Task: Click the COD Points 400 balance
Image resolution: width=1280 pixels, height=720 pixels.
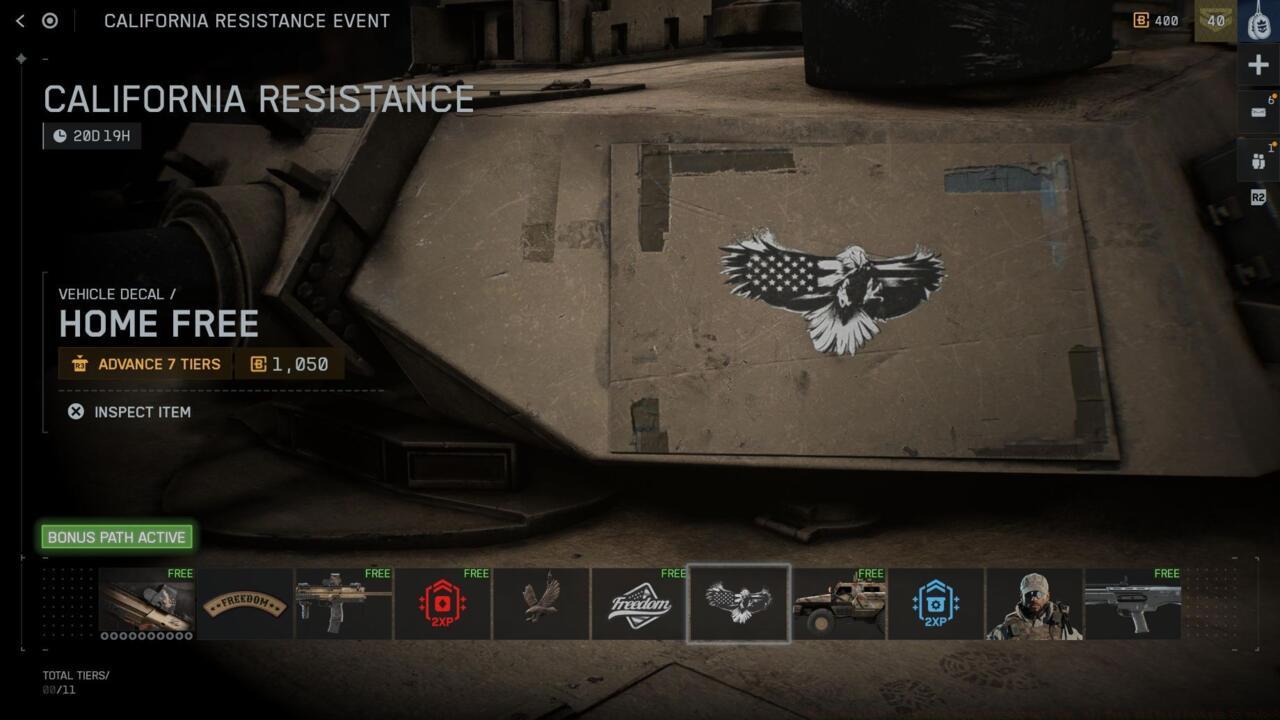Action: coord(1156,21)
